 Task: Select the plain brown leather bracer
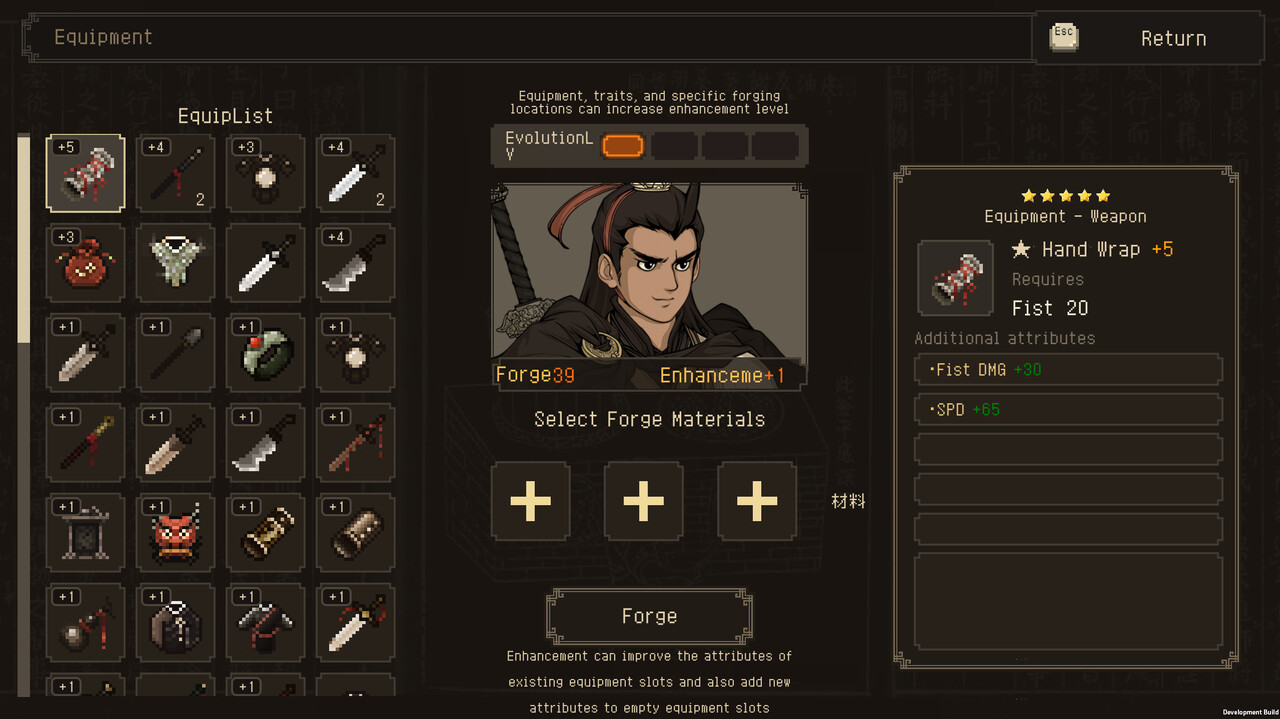pyautogui.click(x=356, y=533)
